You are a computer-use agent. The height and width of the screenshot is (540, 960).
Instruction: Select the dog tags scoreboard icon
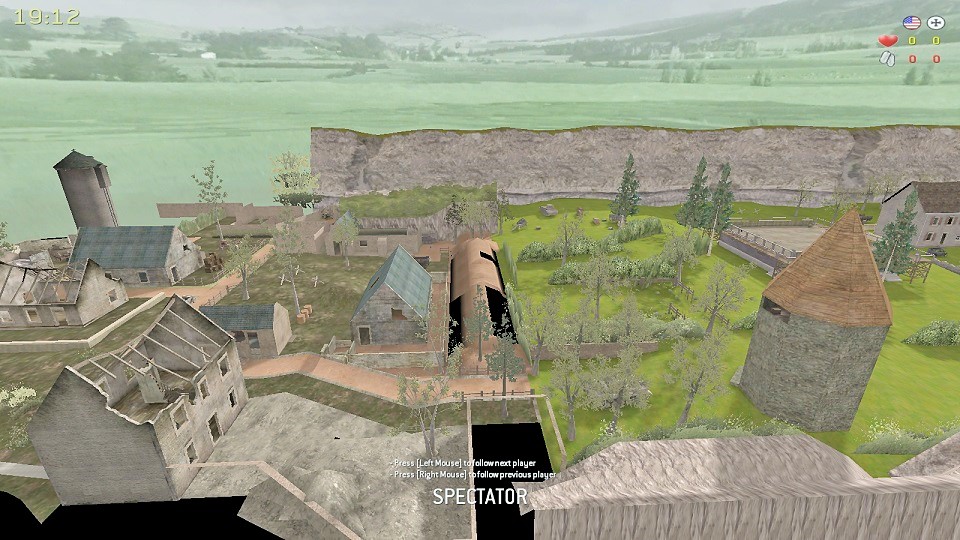click(887, 59)
